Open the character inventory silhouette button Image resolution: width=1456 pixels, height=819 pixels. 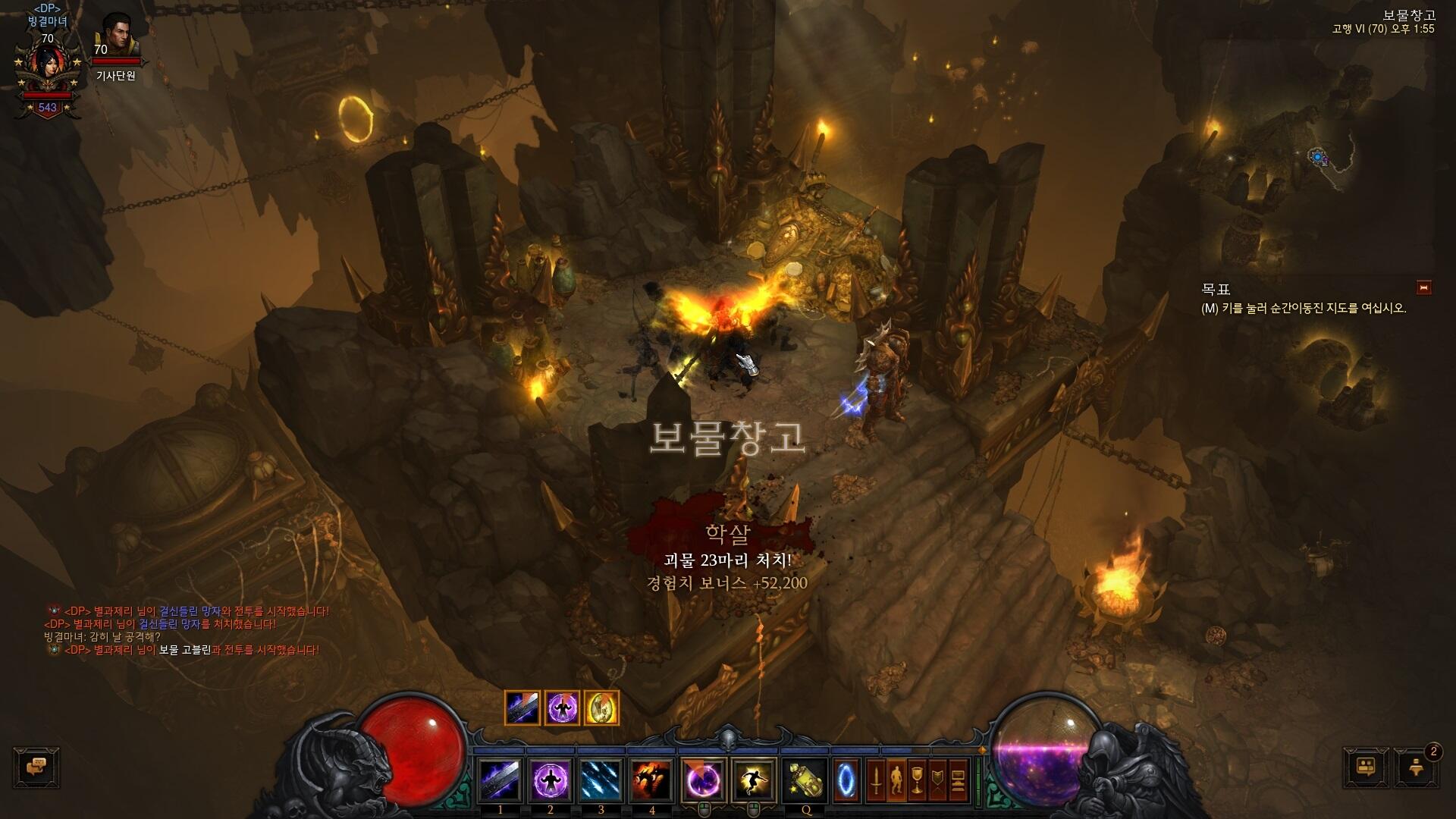pyautogui.click(x=896, y=780)
